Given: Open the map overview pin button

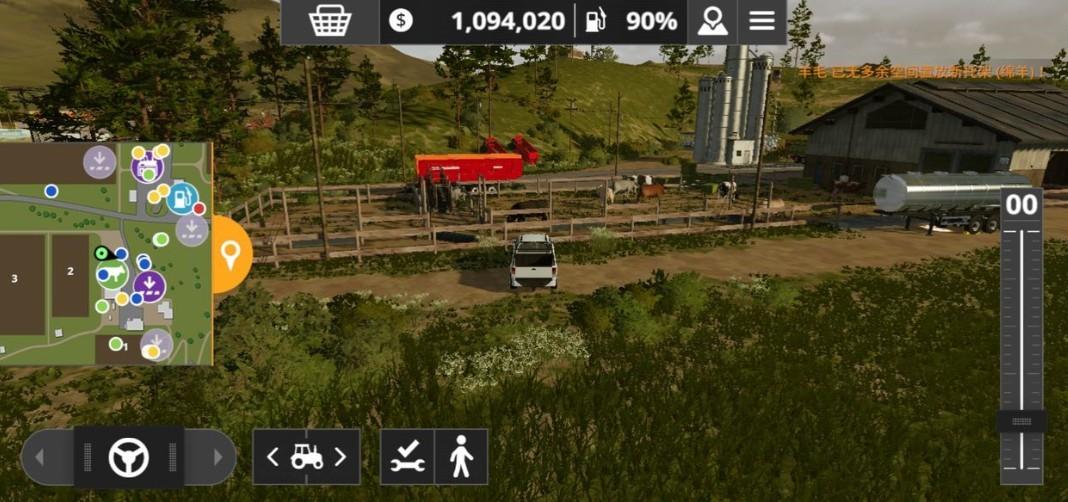Looking at the screenshot, I should click(x=712, y=21).
